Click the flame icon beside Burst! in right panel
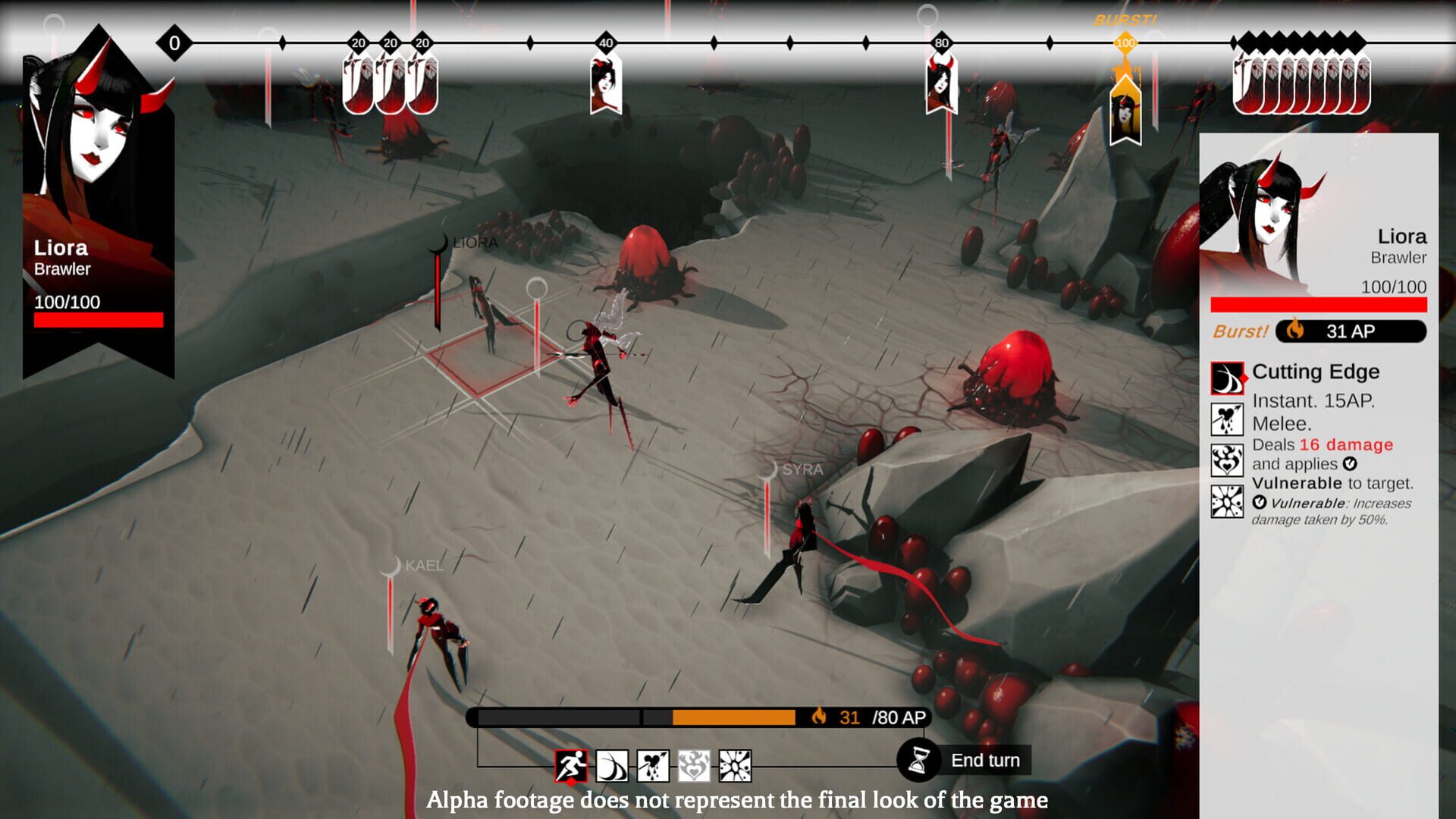Viewport: 1456px width, 819px height. pyautogui.click(x=1298, y=331)
